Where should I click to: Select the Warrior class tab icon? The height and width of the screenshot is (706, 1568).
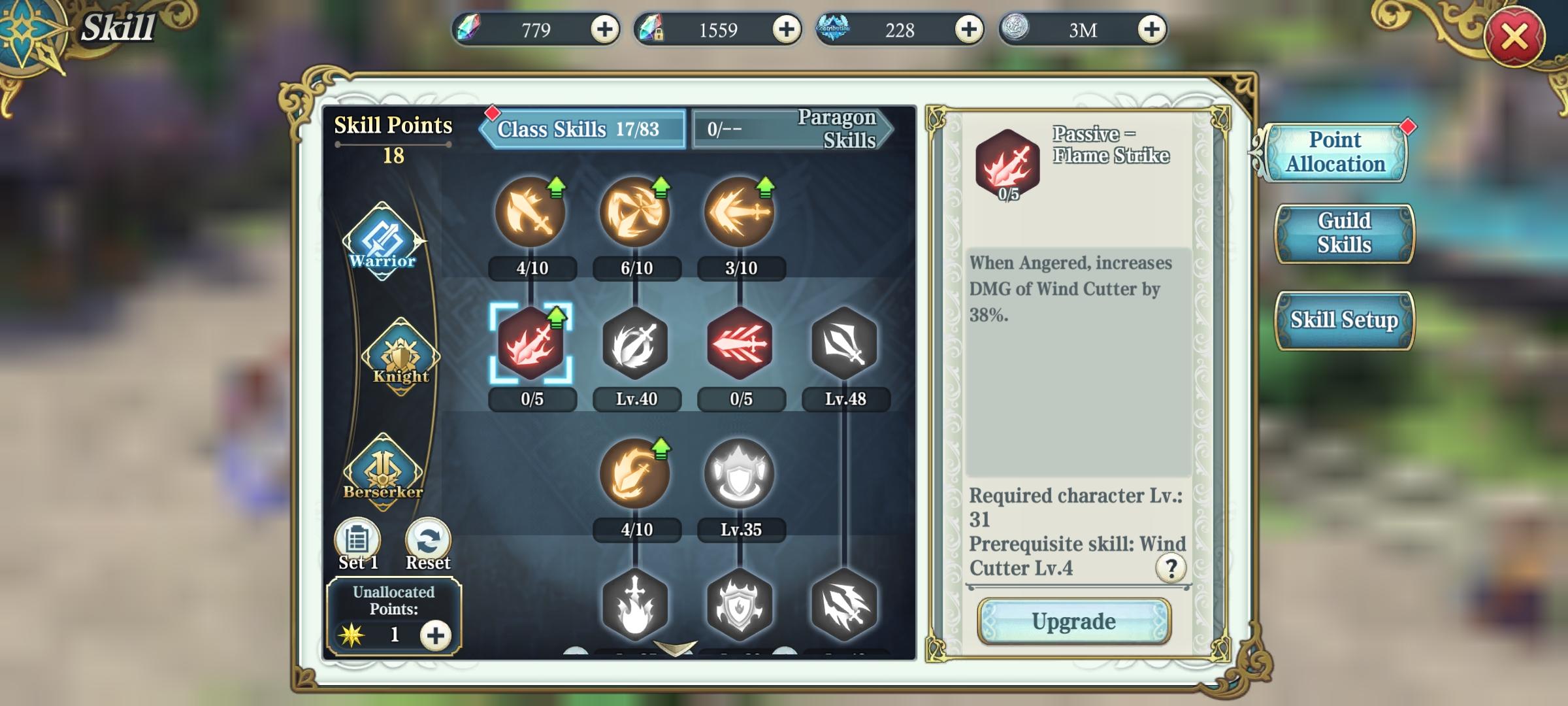coord(384,242)
